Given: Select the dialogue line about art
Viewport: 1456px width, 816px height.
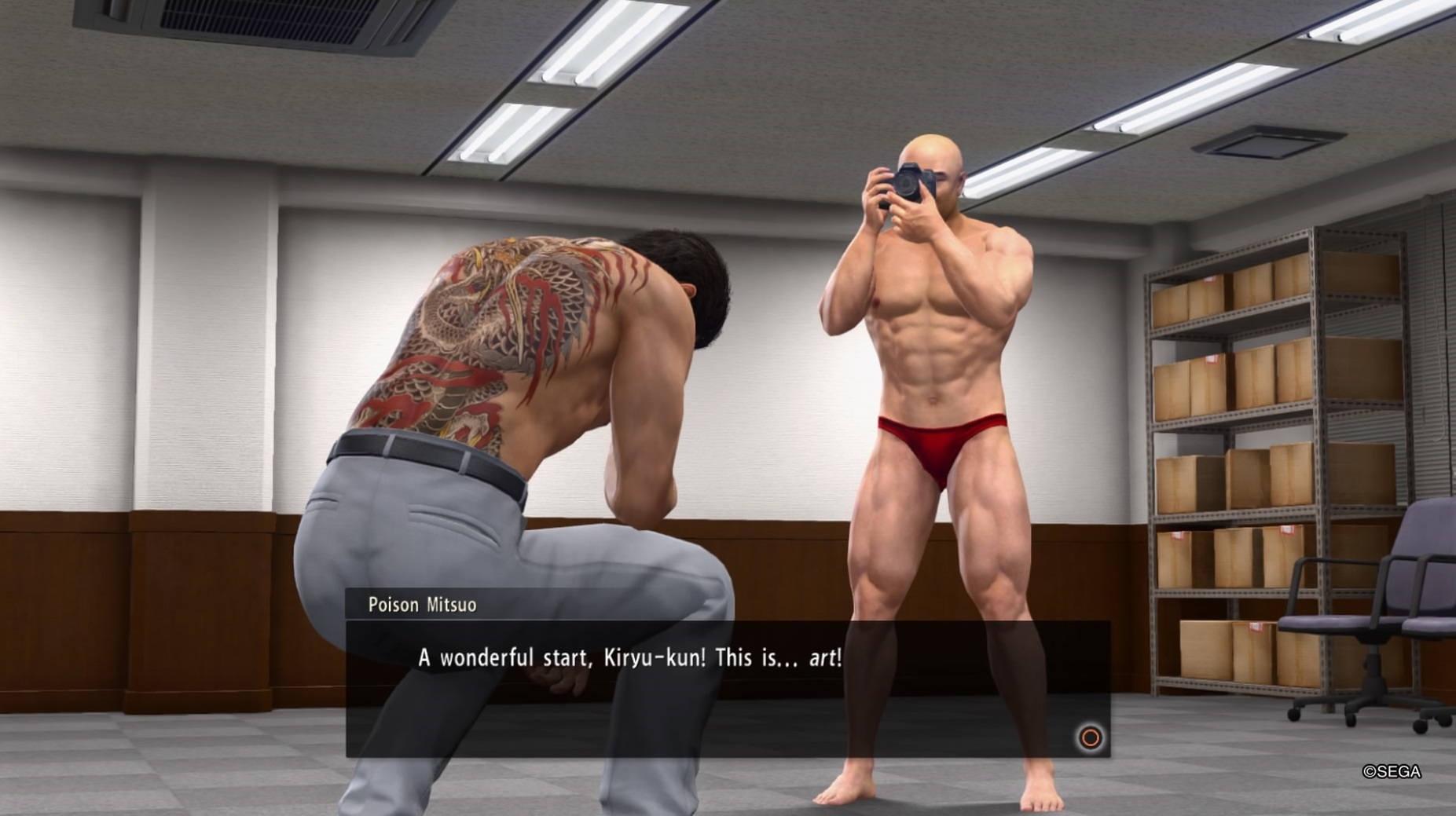Looking at the screenshot, I should 629,660.
